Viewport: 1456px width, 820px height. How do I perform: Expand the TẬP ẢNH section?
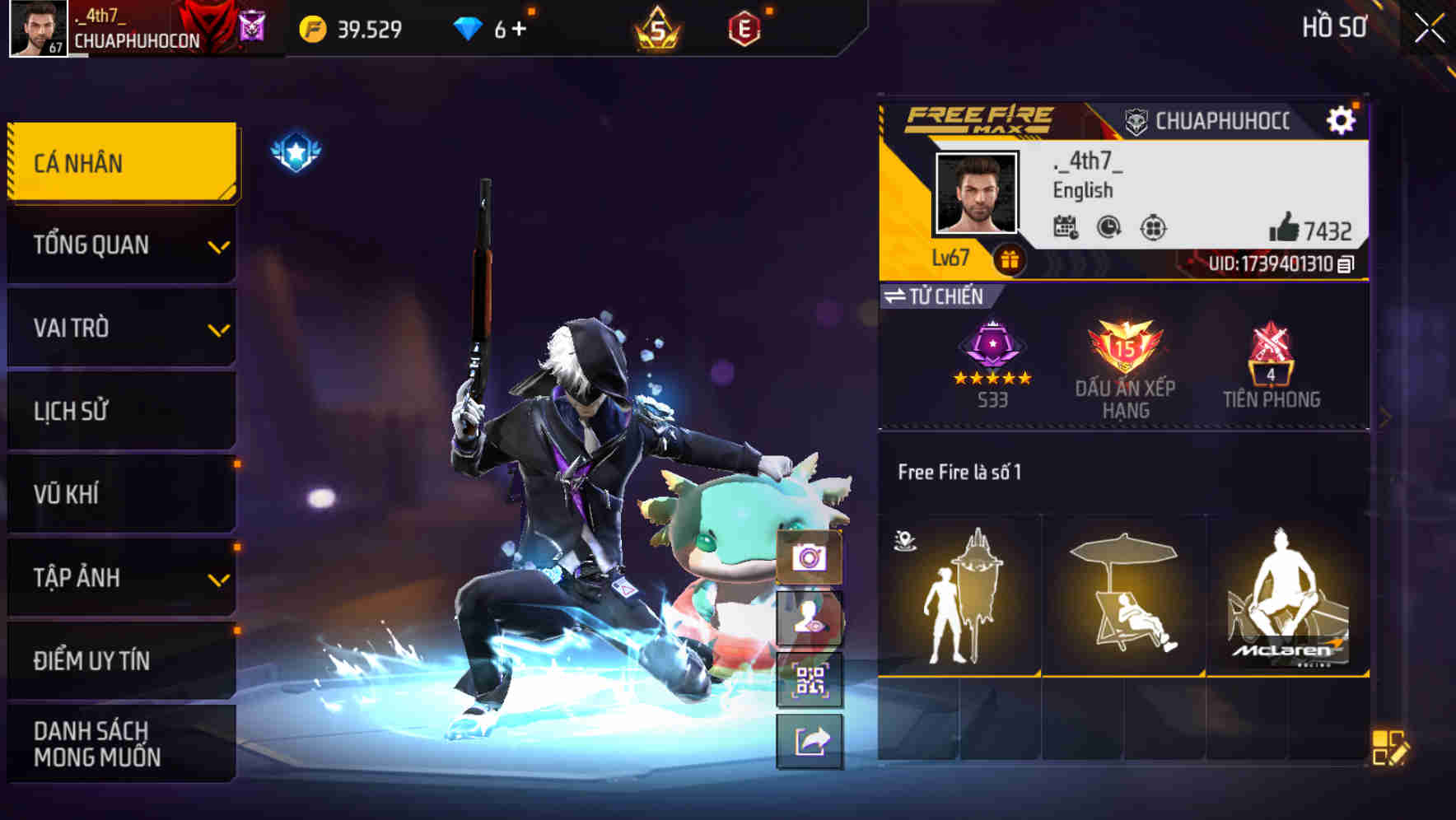pyautogui.click(x=120, y=578)
